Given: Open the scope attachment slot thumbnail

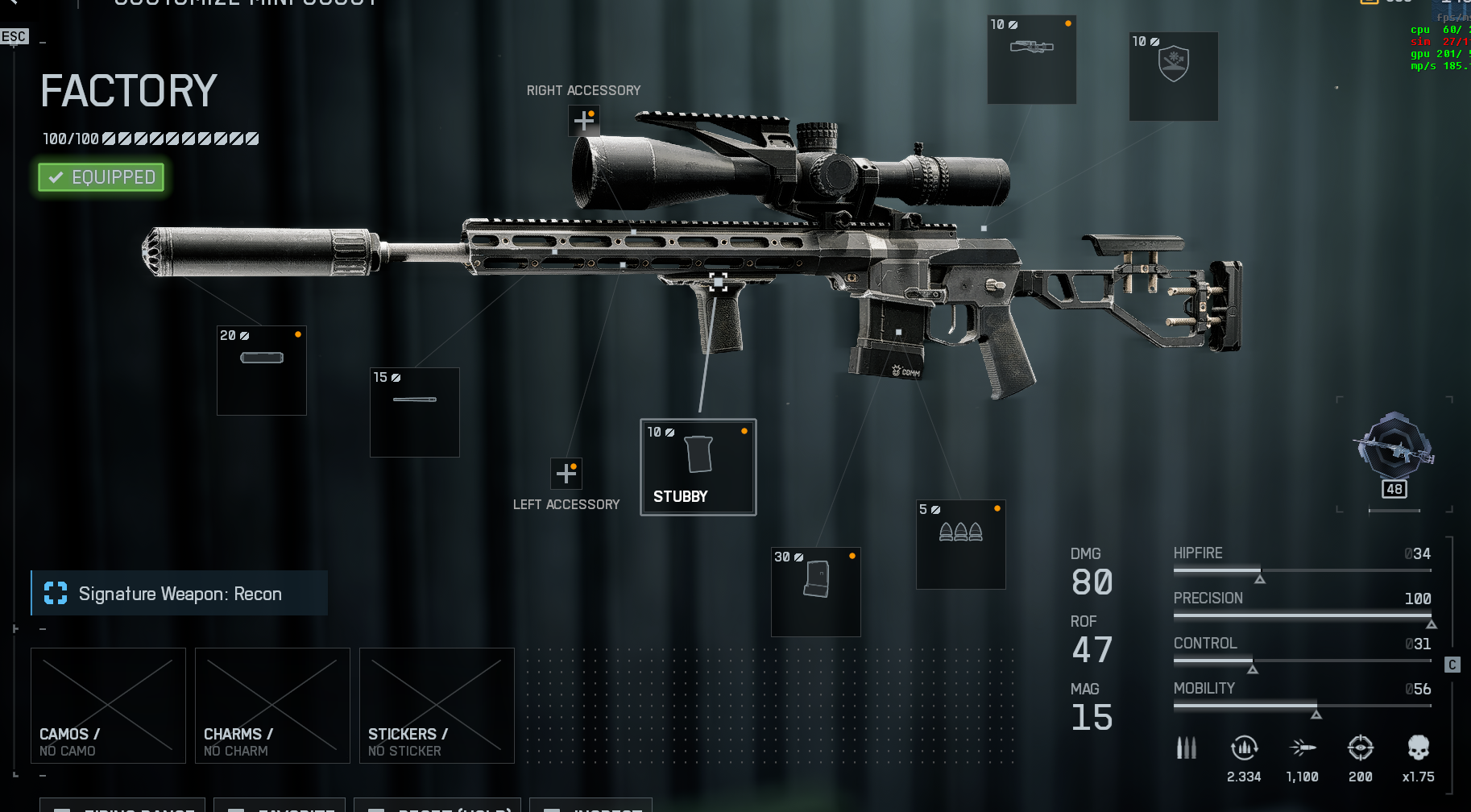Looking at the screenshot, I should click(1031, 60).
